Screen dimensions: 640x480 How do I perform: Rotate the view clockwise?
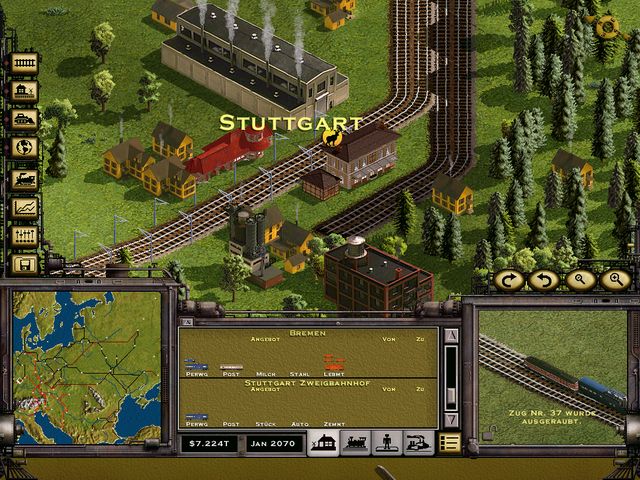point(511,280)
